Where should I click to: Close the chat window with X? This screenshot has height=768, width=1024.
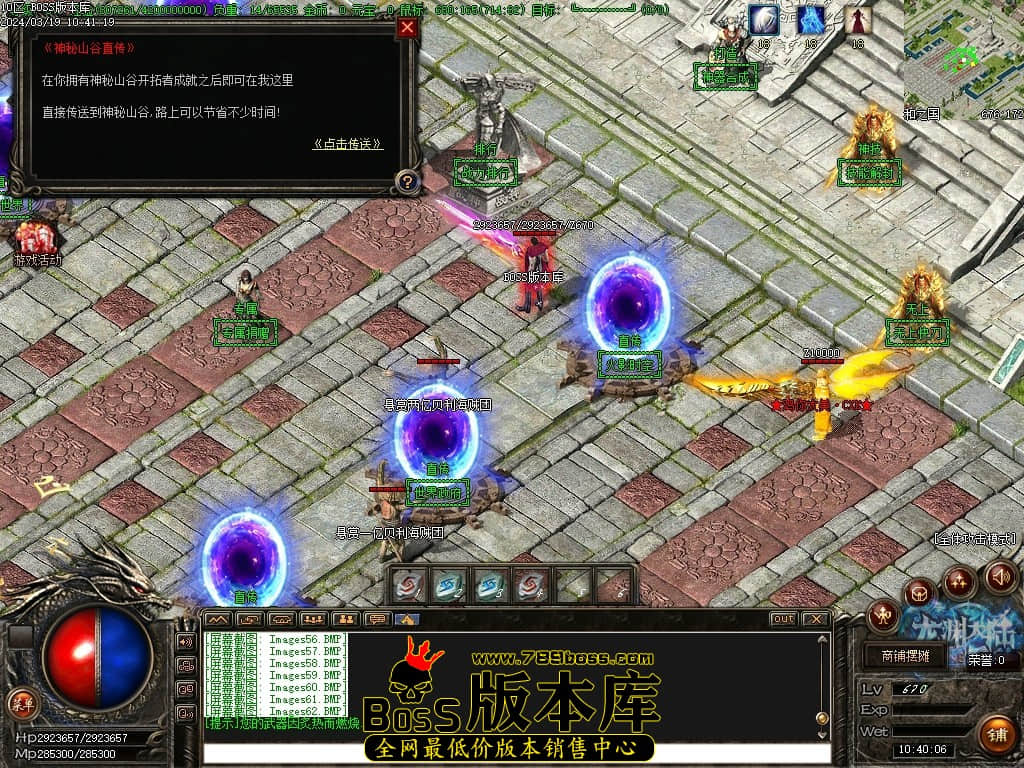[816, 619]
